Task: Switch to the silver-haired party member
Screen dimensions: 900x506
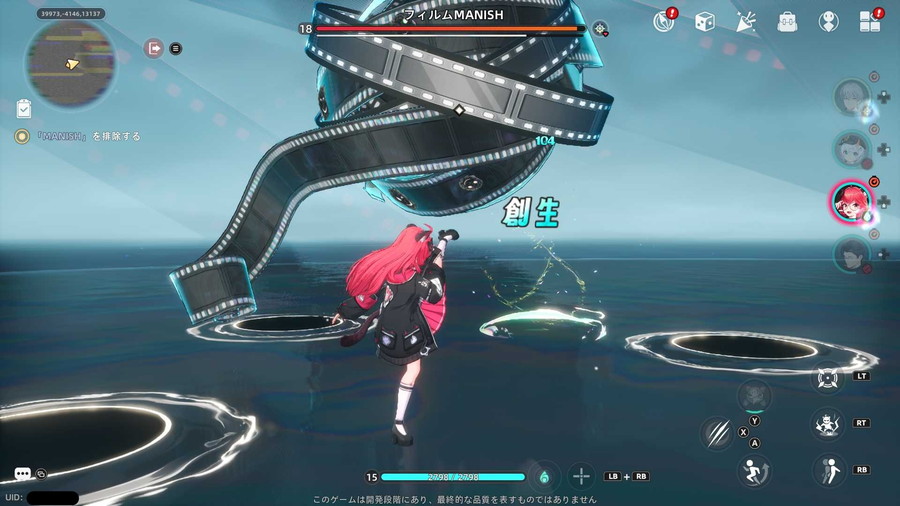Action: pyautogui.click(x=852, y=98)
